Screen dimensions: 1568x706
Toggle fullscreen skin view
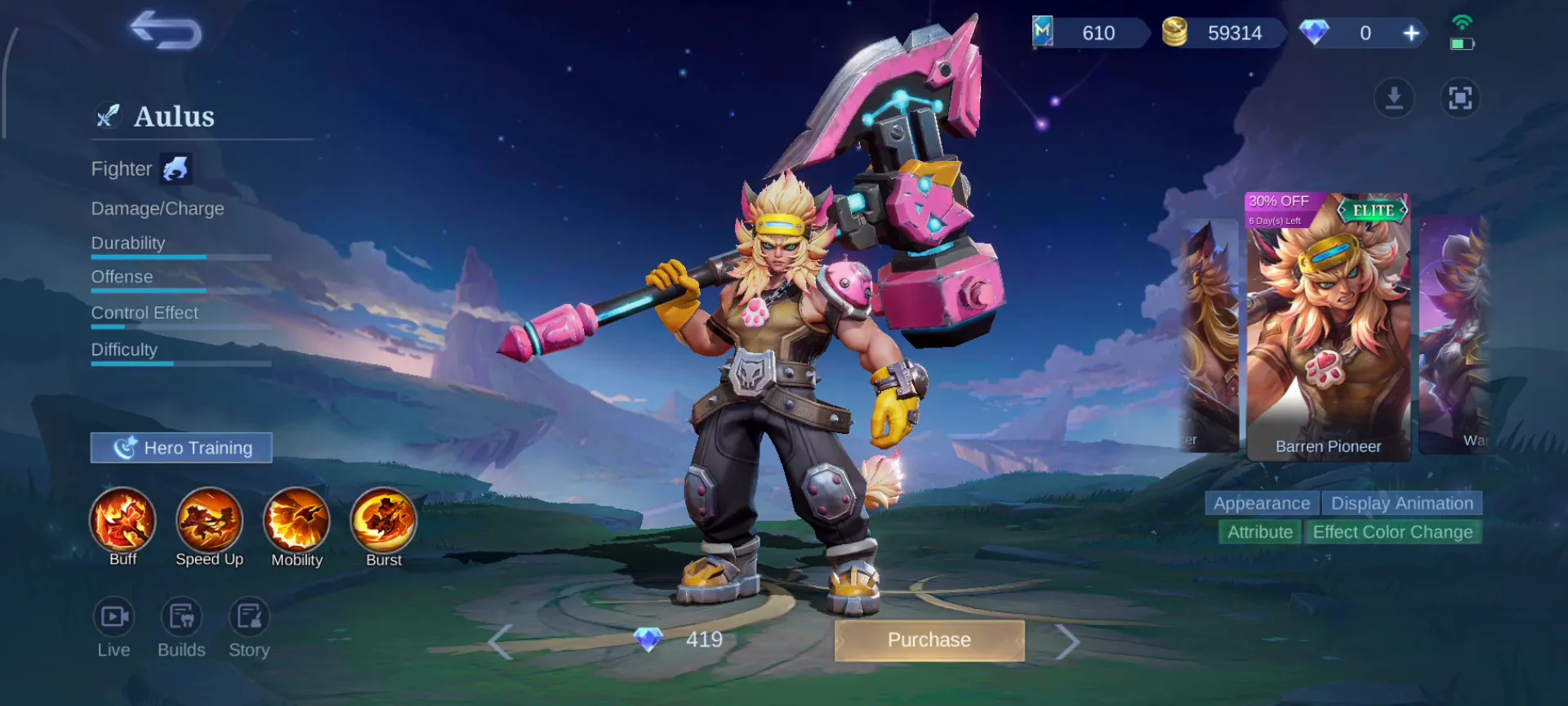1460,99
